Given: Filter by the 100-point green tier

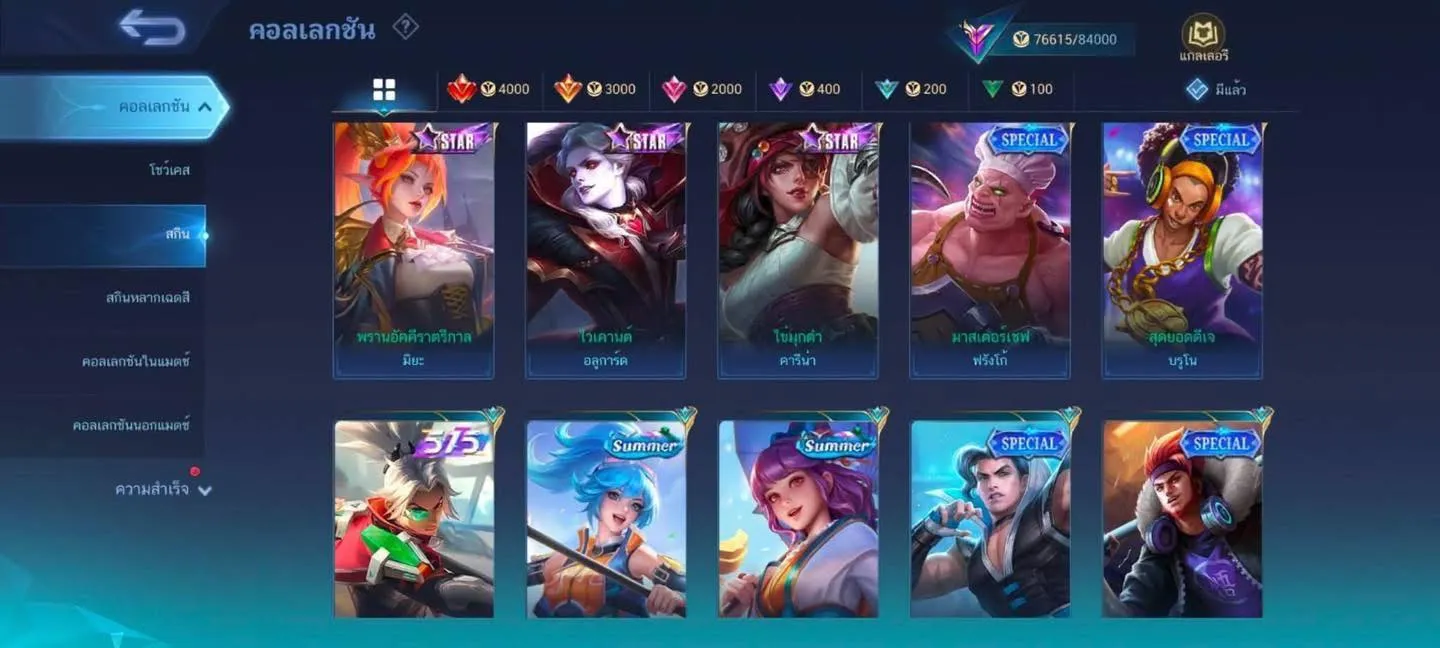Looking at the screenshot, I should click(x=1017, y=89).
